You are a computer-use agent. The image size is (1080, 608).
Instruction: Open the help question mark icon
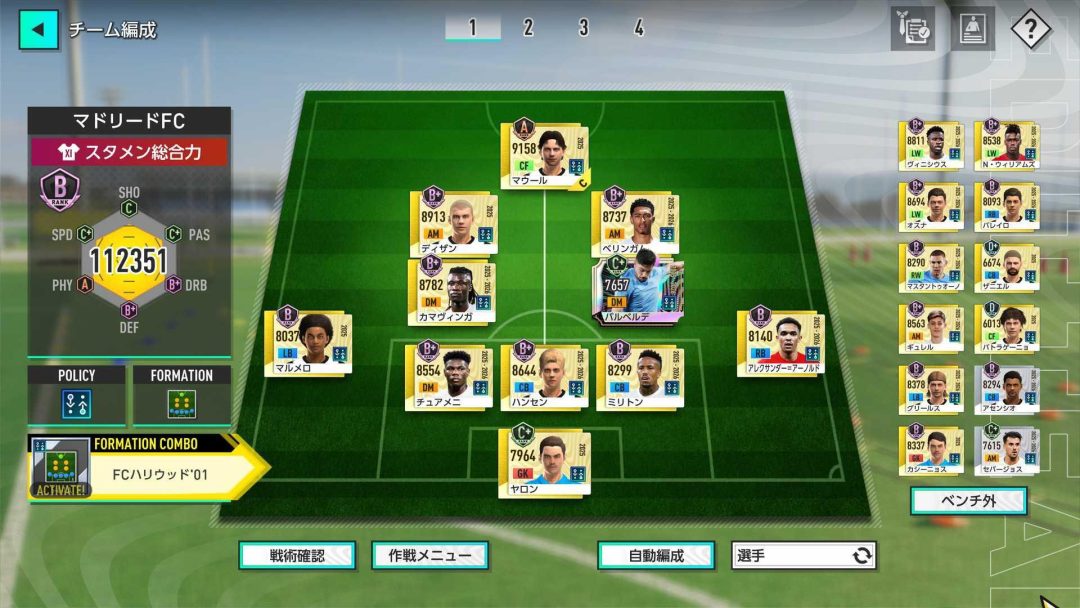tap(1030, 29)
